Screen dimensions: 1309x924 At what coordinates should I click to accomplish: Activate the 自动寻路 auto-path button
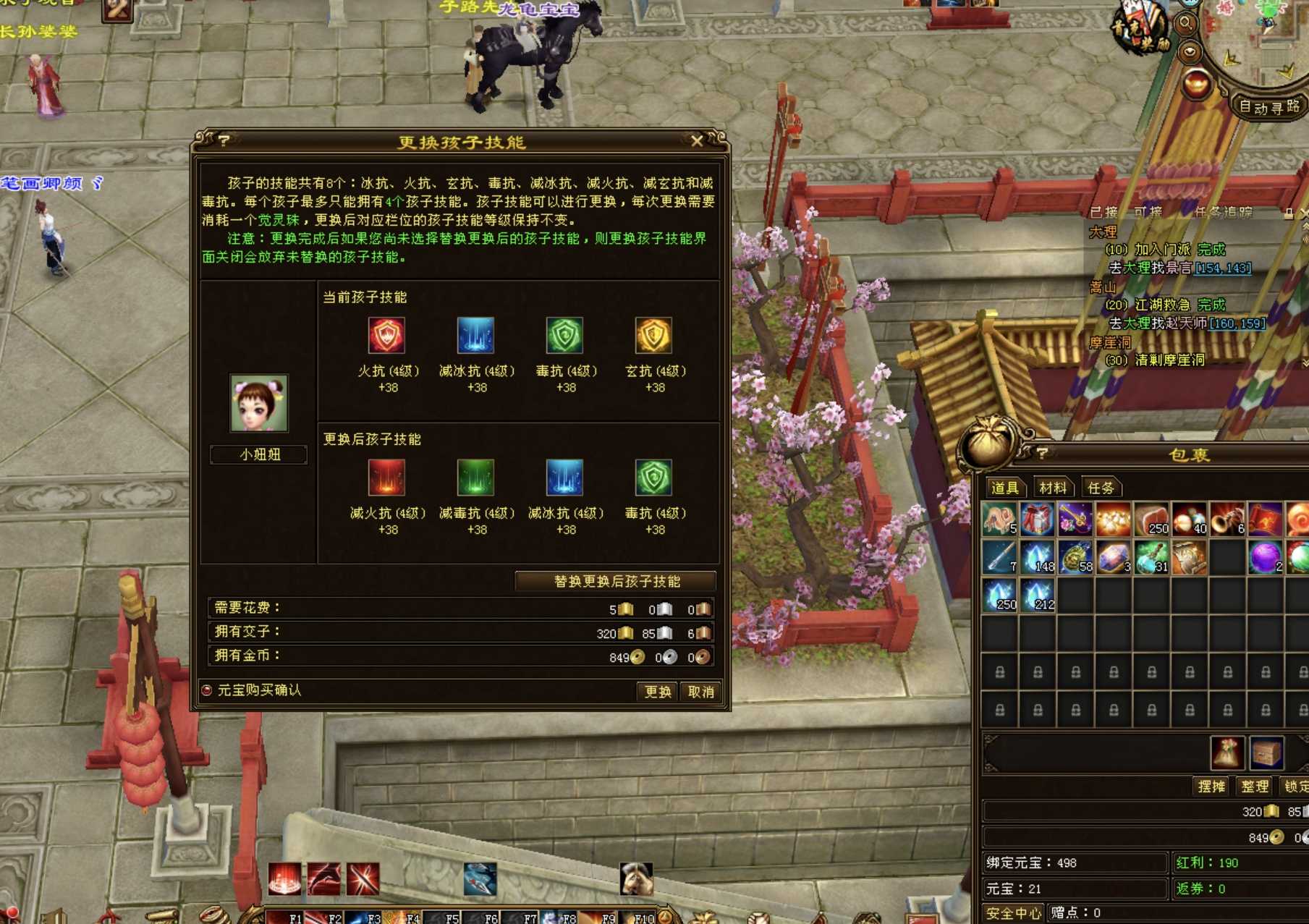tap(1268, 107)
